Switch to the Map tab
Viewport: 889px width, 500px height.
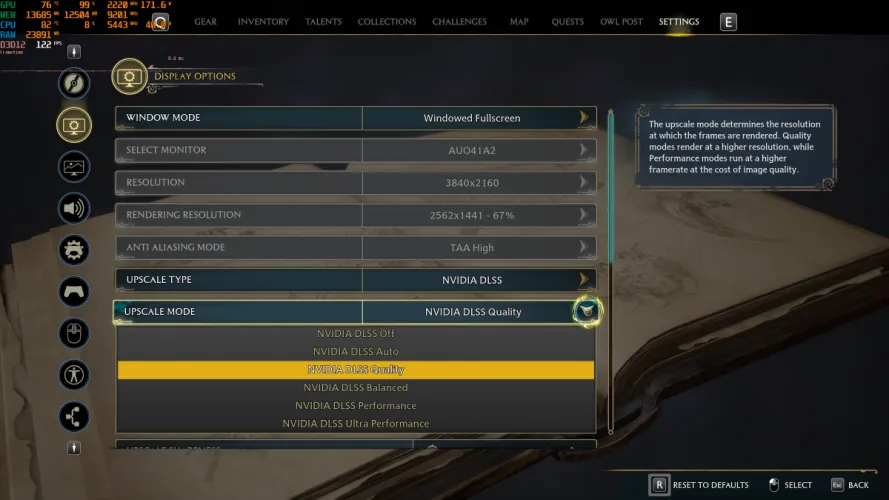pyautogui.click(x=519, y=22)
